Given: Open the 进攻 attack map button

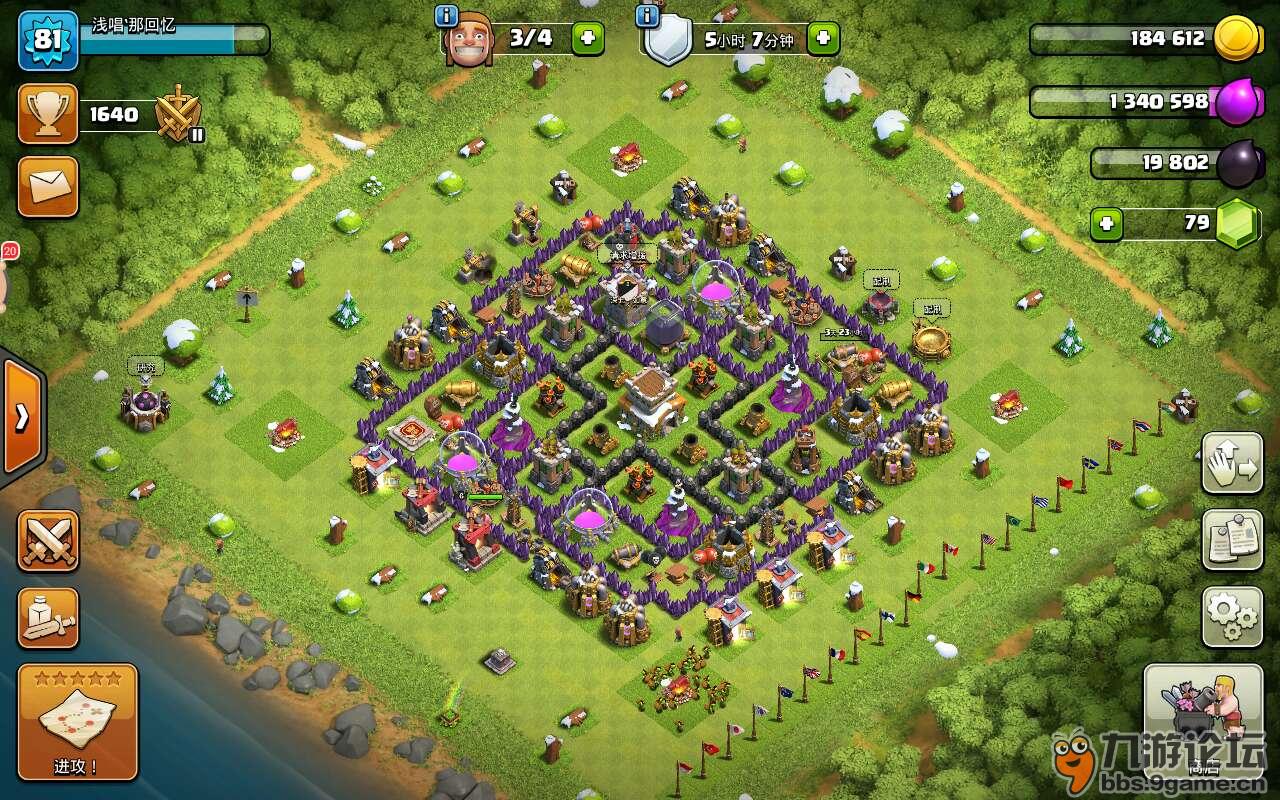Looking at the screenshot, I should 77,722.
